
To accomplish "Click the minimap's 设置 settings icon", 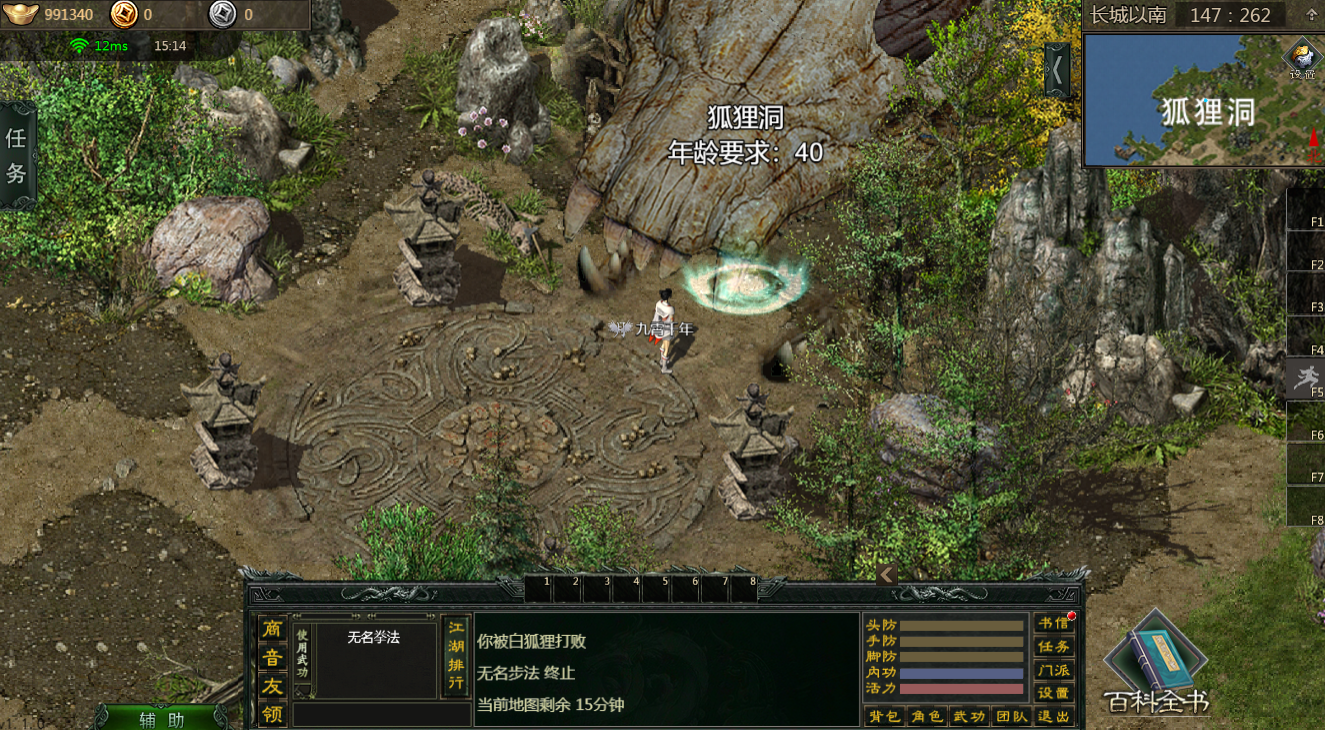I will pyautogui.click(x=1302, y=58).
